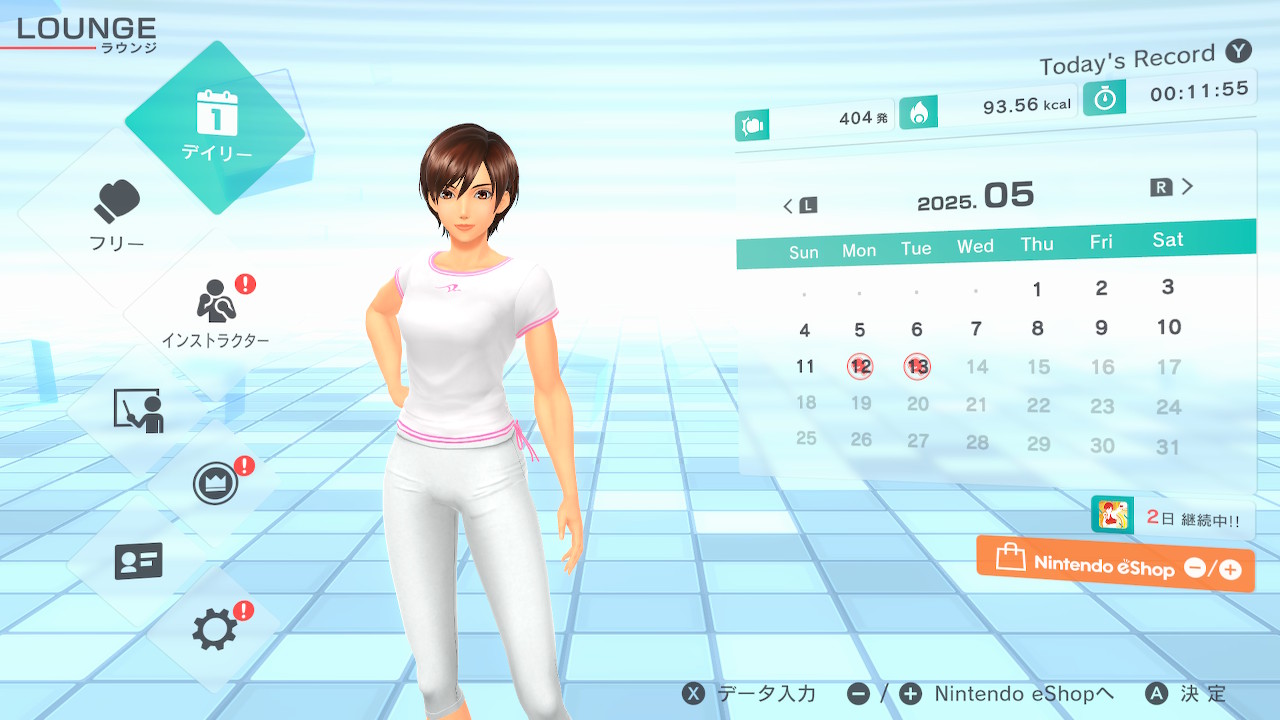This screenshot has width=1280, height=720.
Task: Open the gear settings menu
Action: (x=215, y=629)
